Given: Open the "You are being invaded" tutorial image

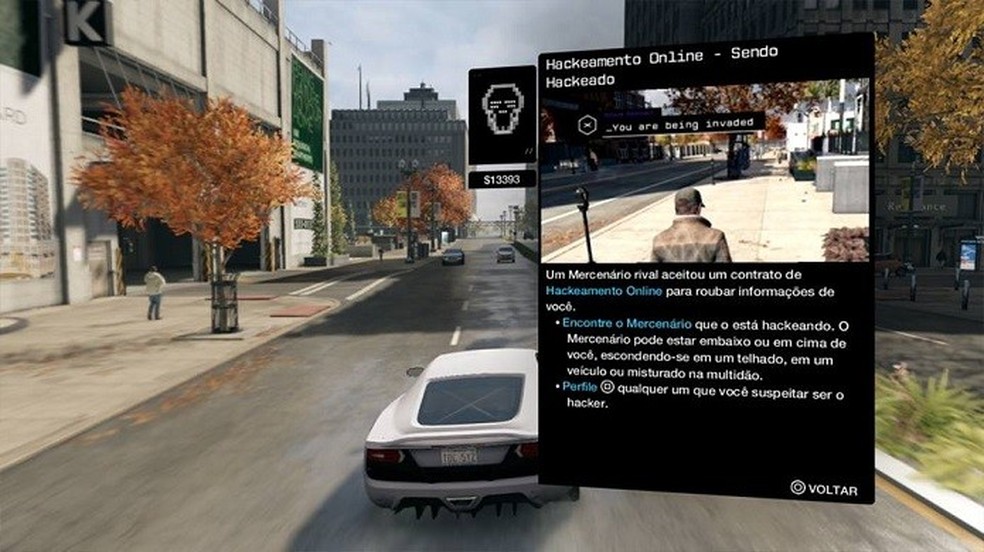Looking at the screenshot, I should point(704,173).
